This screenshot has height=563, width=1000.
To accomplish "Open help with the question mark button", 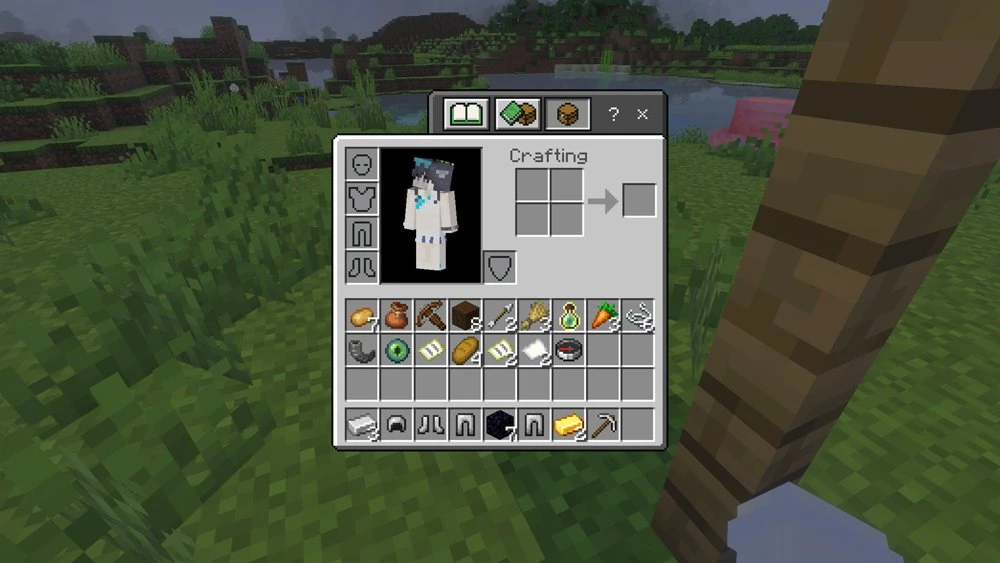I will pos(614,115).
